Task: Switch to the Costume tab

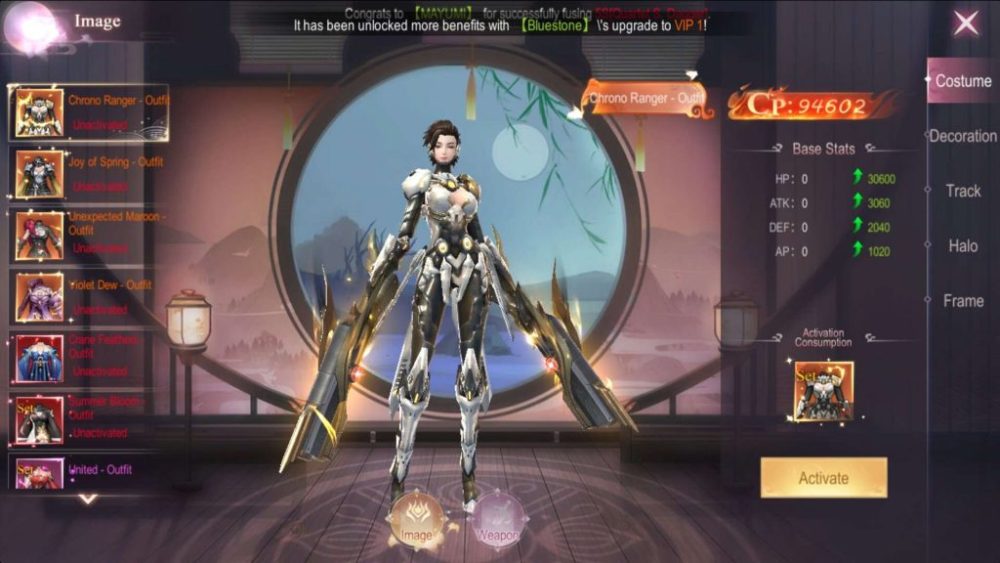Action: [962, 81]
